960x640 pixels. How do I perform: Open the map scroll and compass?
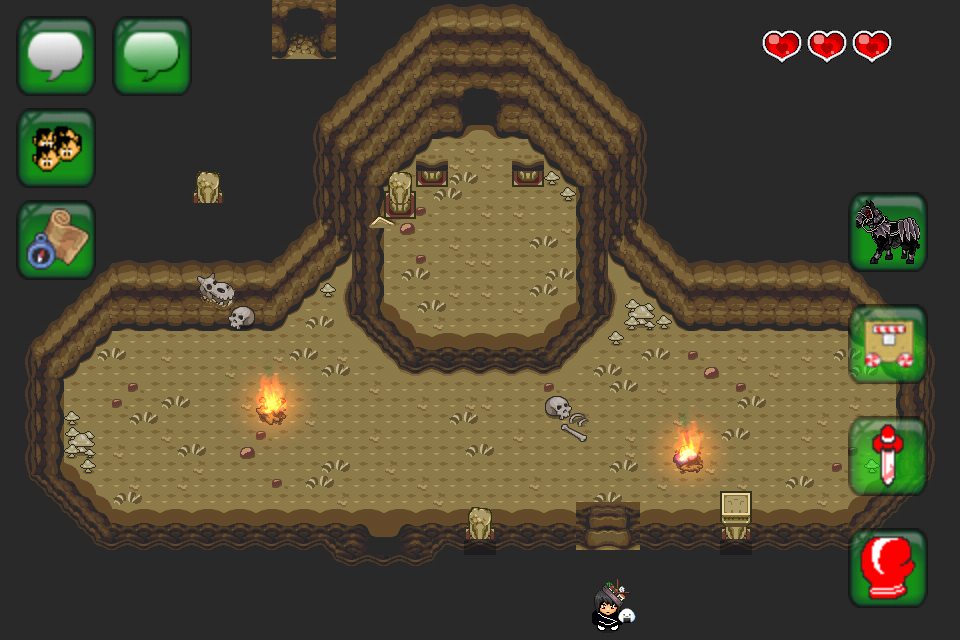(x=56, y=240)
